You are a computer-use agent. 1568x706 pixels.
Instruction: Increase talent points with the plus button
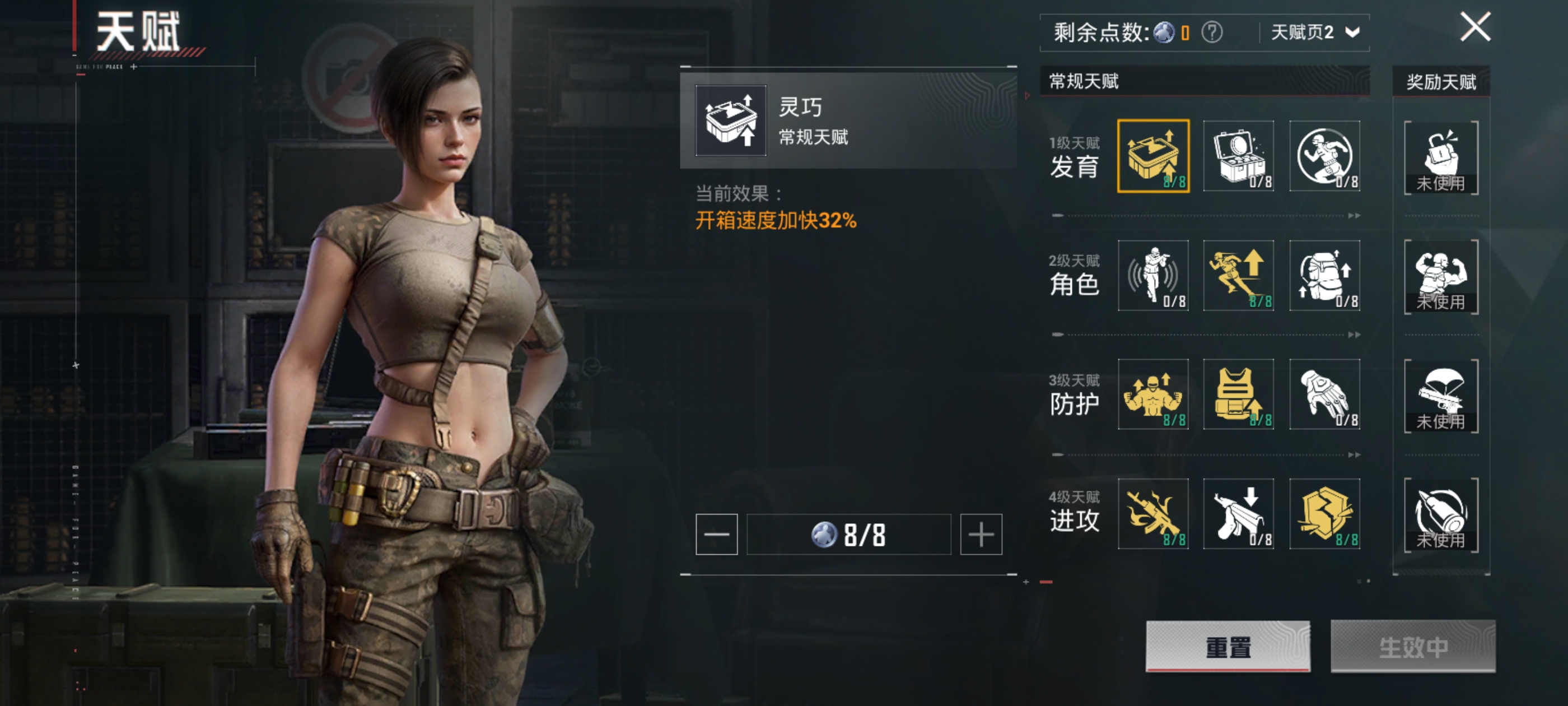tap(981, 534)
